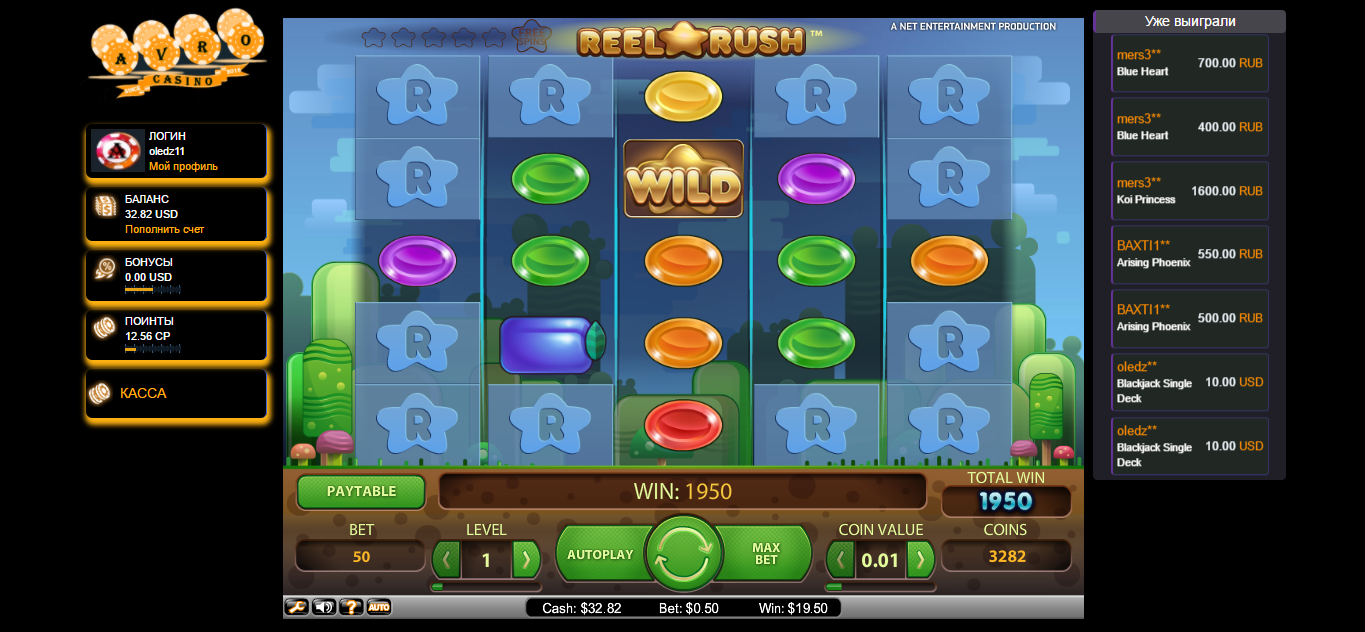Increase the bet level
The width and height of the screenshot is (1365, 632).
tap(525, 559)
